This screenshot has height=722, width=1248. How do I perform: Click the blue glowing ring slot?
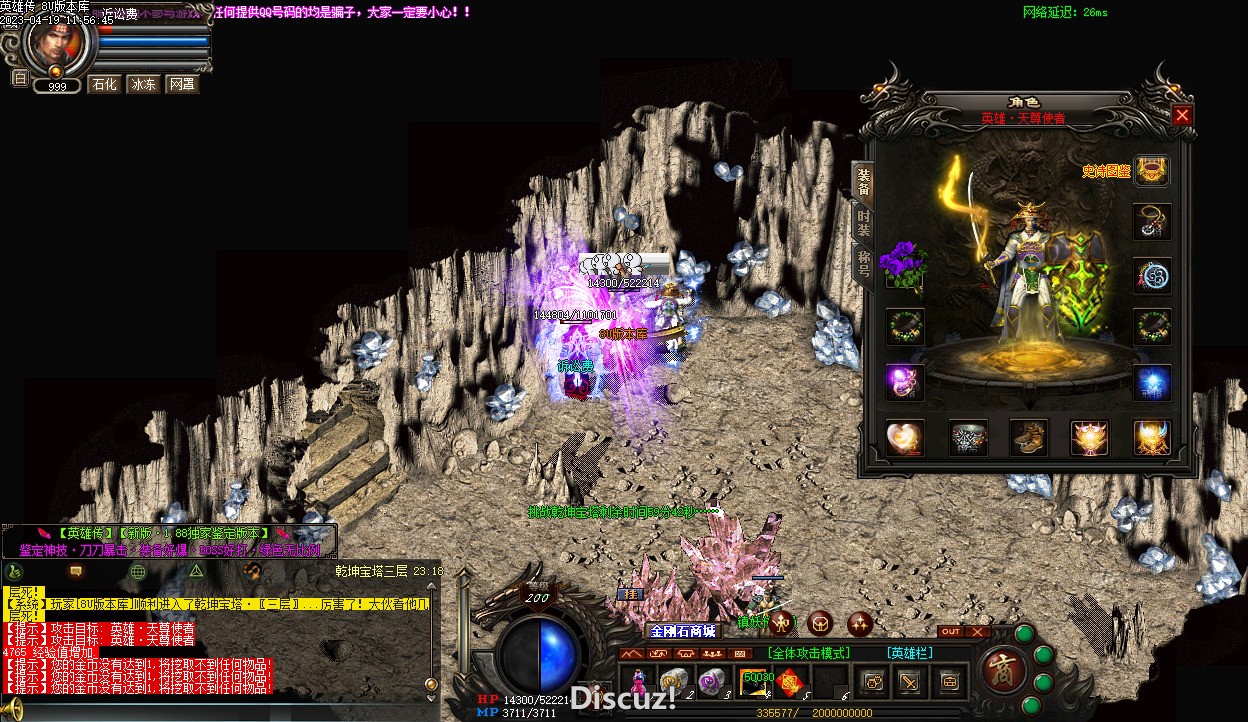pos(1152,382)
